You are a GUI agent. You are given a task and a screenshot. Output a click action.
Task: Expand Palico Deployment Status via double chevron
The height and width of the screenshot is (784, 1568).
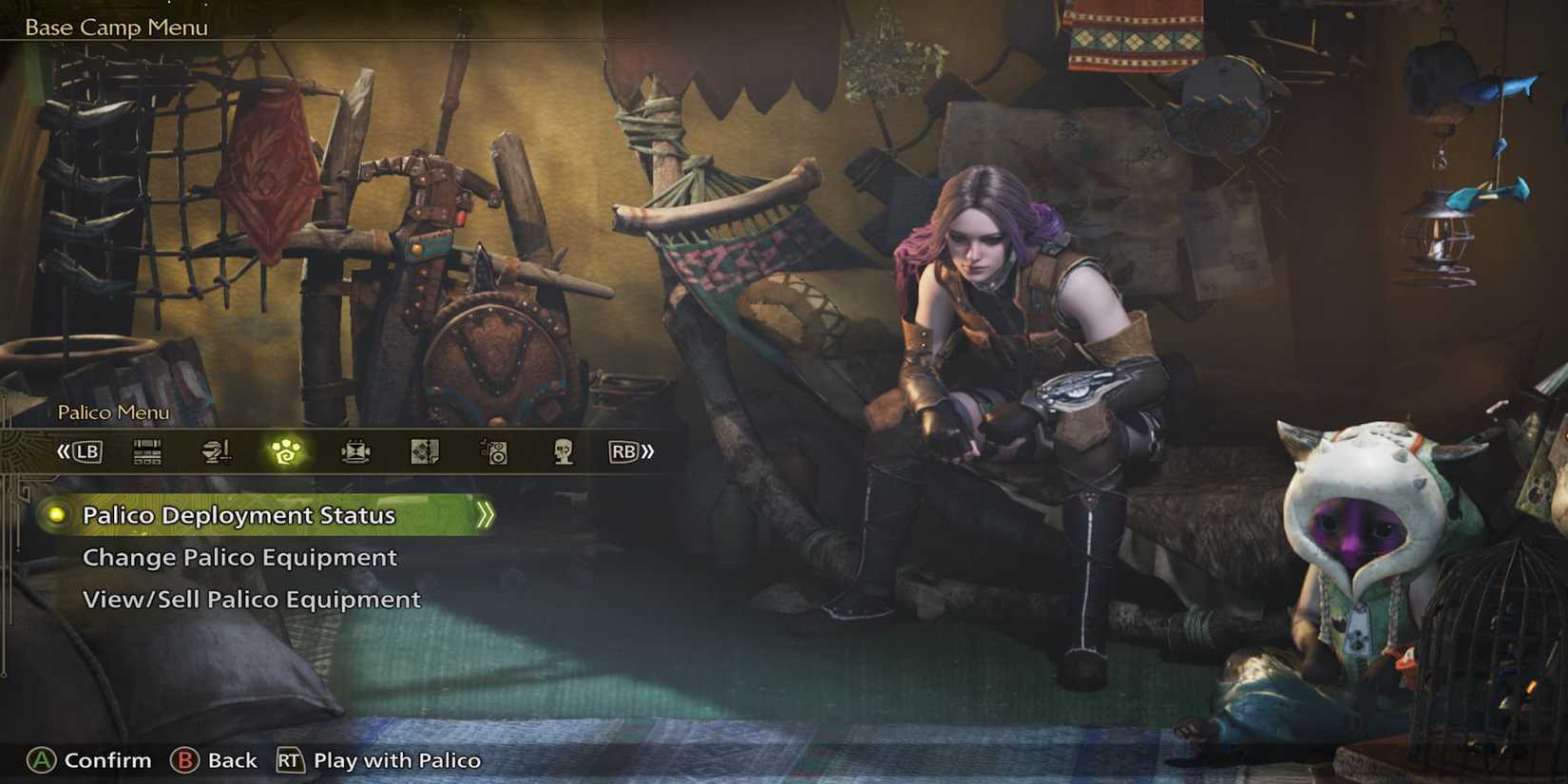(x=488, y=514)
